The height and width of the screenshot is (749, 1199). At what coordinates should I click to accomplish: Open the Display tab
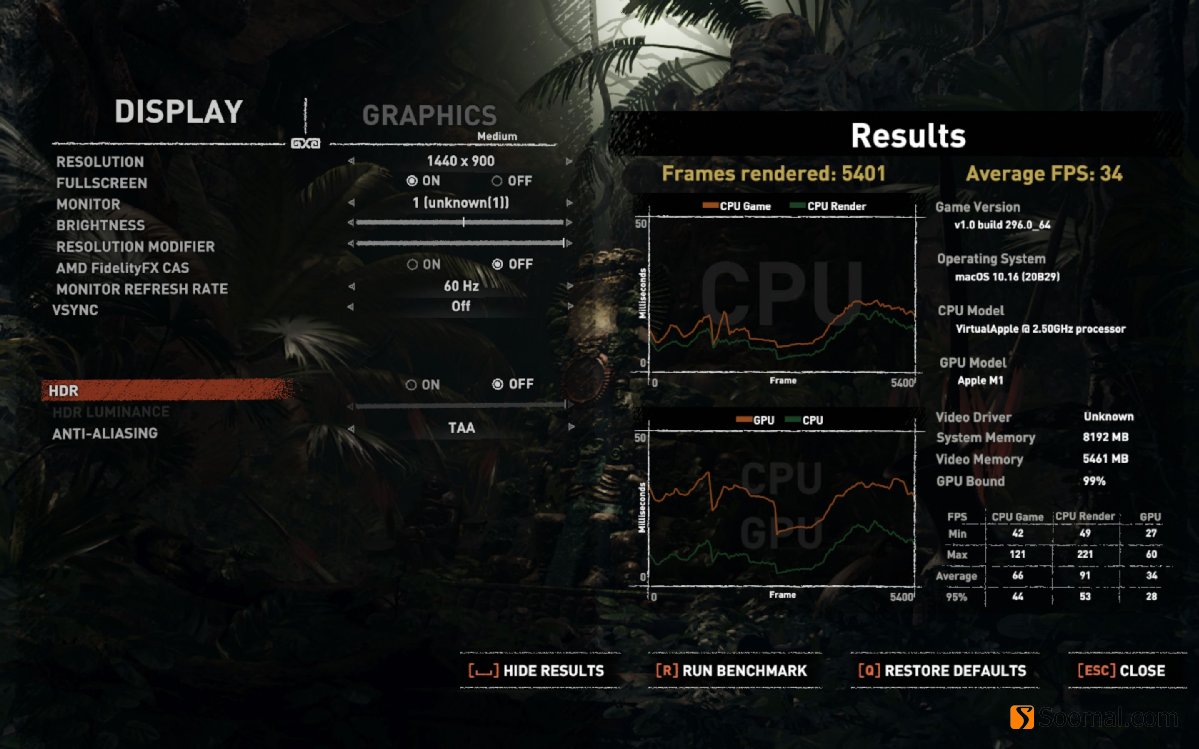click(x=178, y=112)
